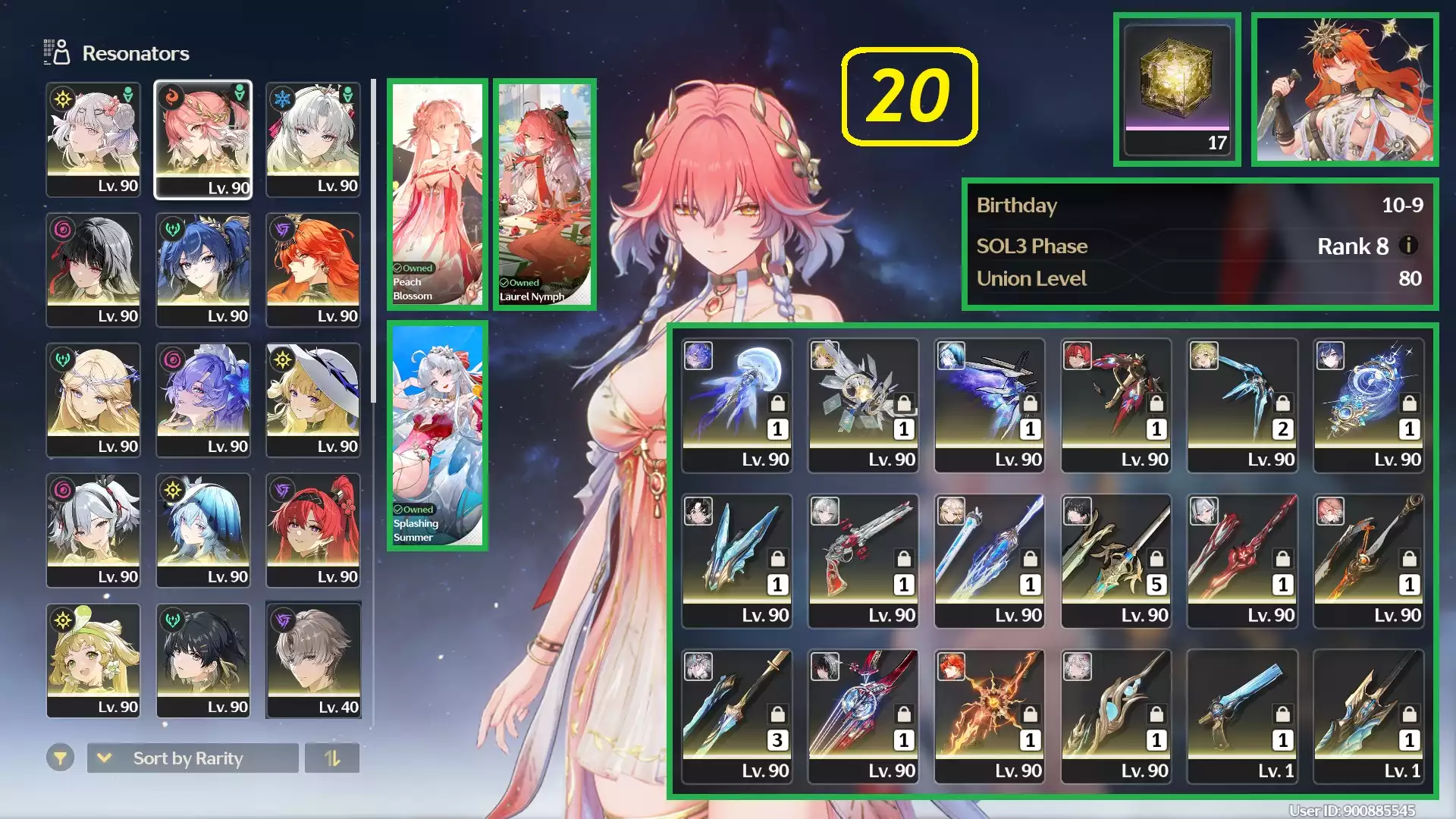Select the Level 40 grey-haired resonator
This screenshot has height=819, width=1456.
313,661
